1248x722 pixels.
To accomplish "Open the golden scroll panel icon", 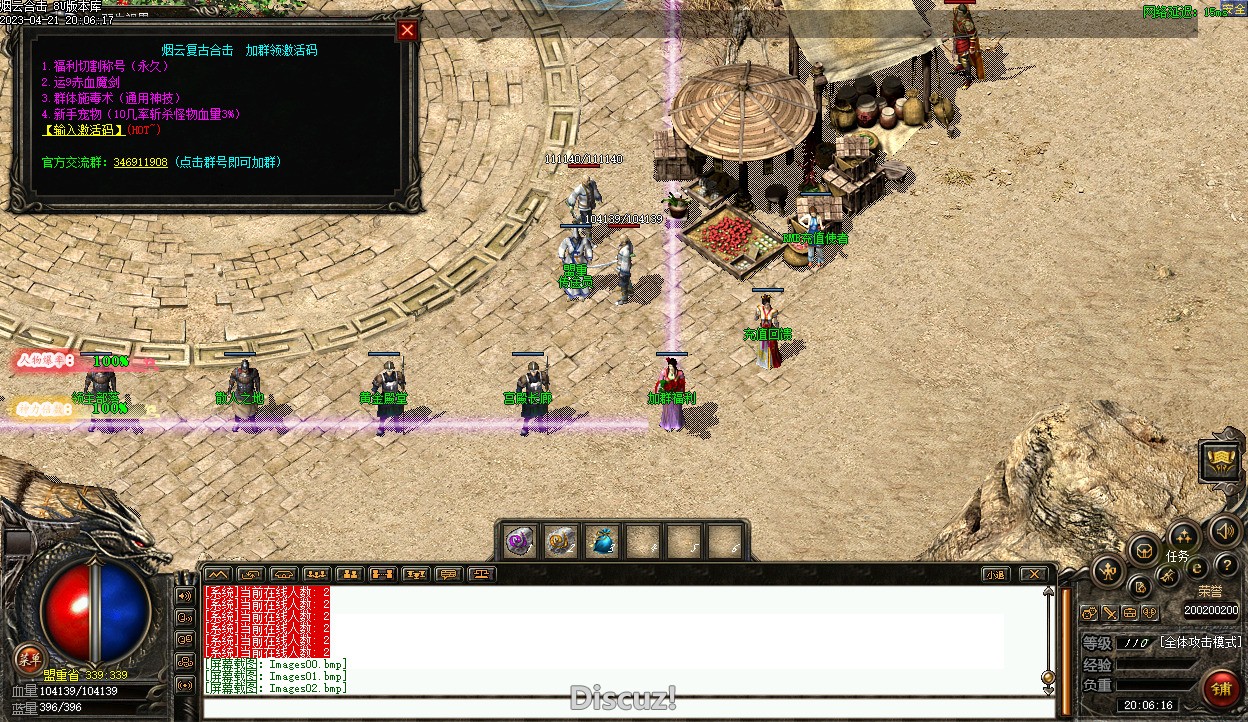I will tap(1220, 461).
